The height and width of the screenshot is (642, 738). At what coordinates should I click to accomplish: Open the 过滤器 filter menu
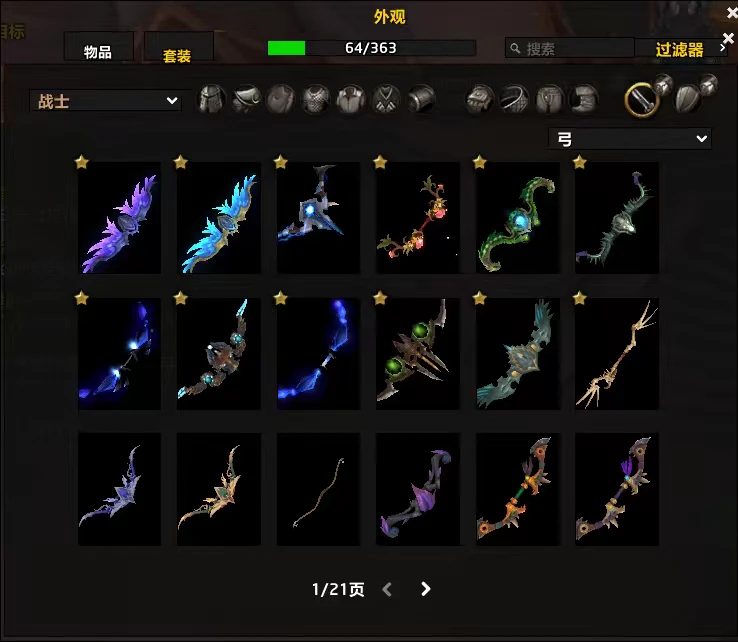(681, 49)
